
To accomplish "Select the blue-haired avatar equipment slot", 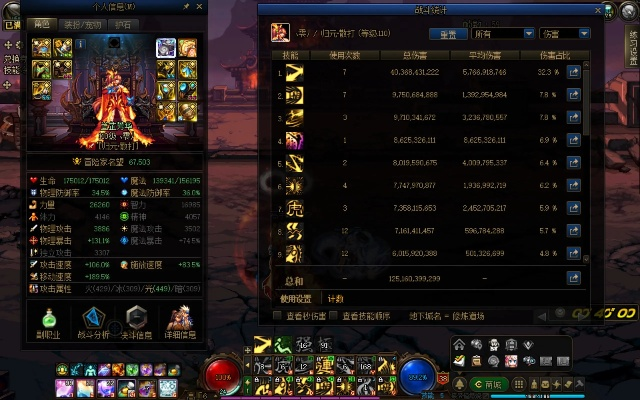I will pyautogui.click(x=166, y=48).
